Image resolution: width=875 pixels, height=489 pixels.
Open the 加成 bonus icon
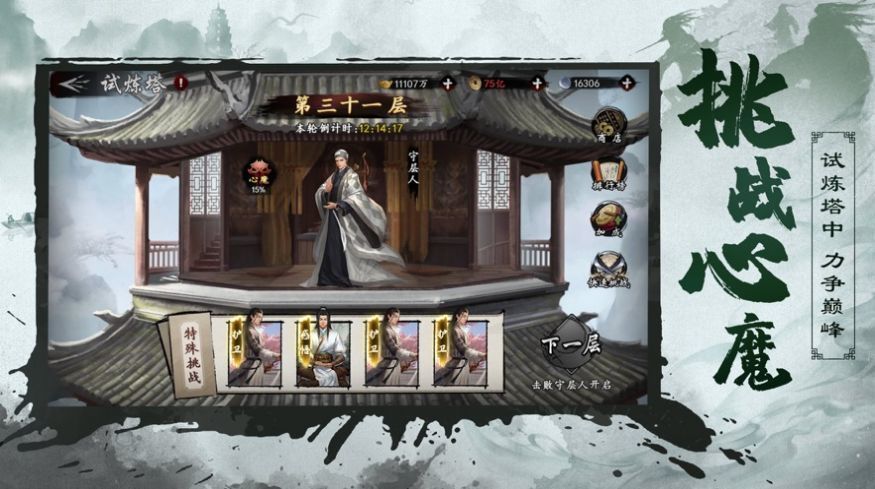pos(608,219)
